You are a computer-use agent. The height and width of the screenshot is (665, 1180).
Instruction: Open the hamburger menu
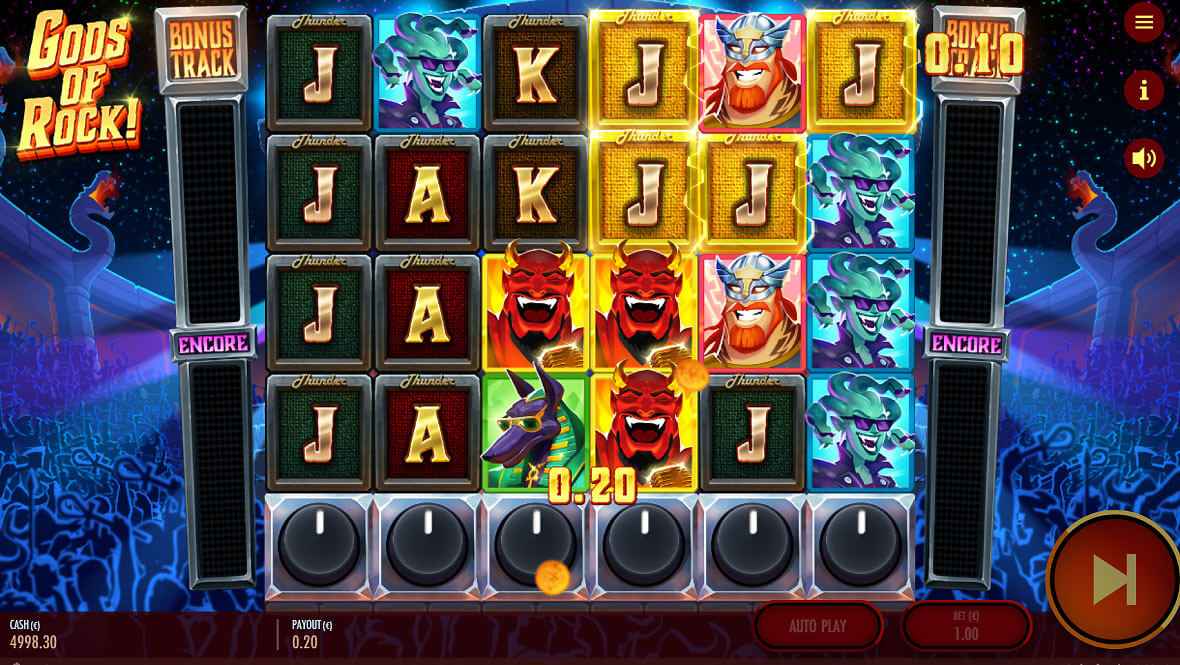tap(1144, 22)
